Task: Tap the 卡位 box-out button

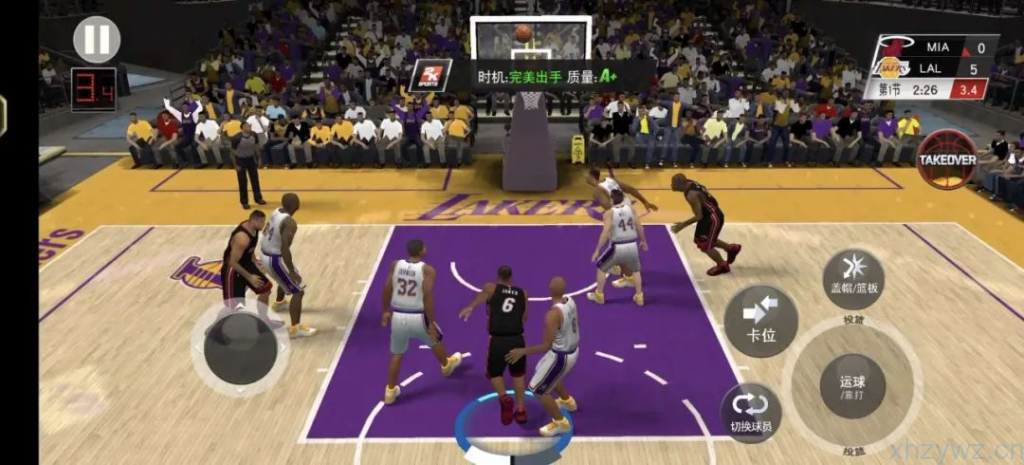Action: pos(761,321)
